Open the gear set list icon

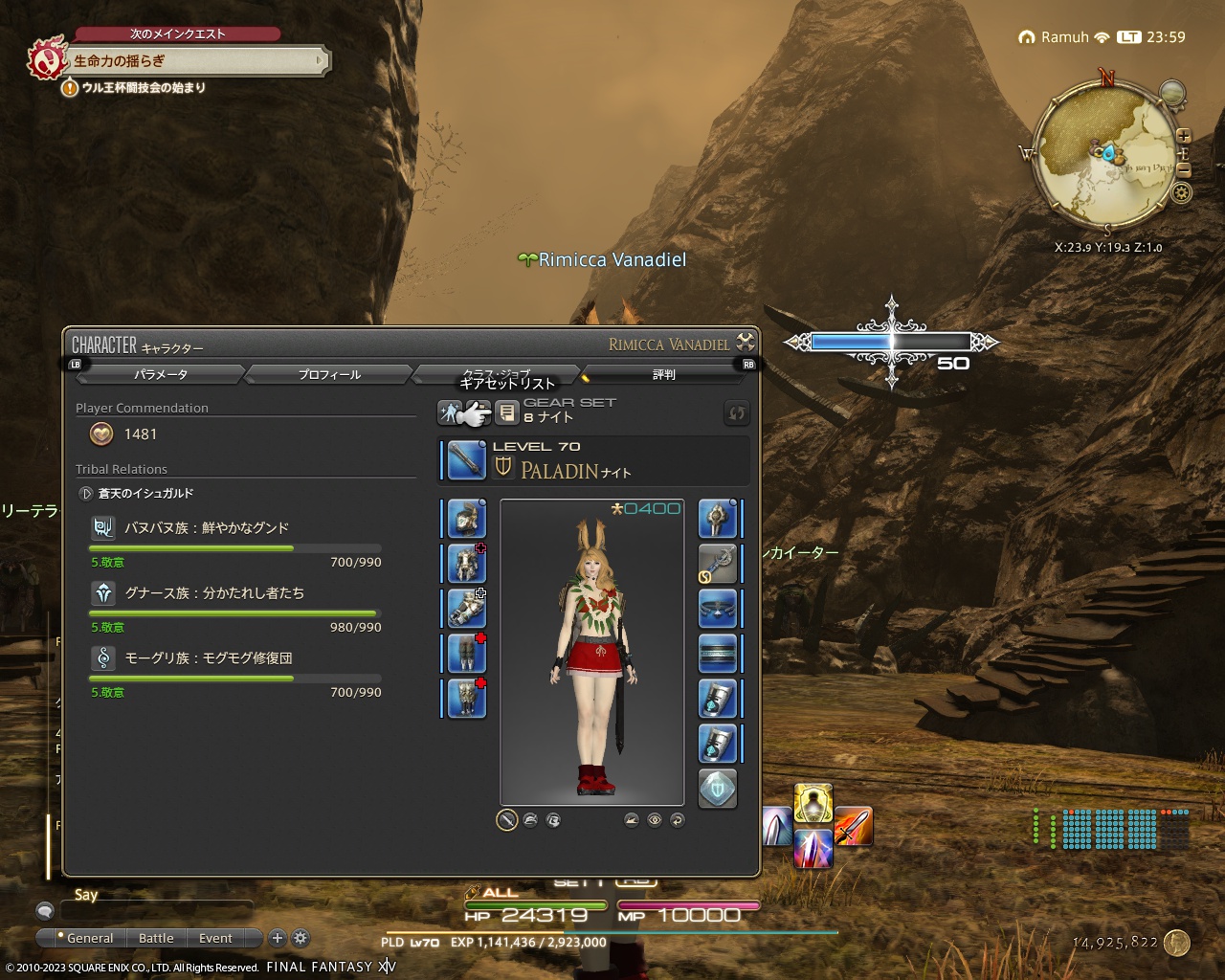[506, 412]
